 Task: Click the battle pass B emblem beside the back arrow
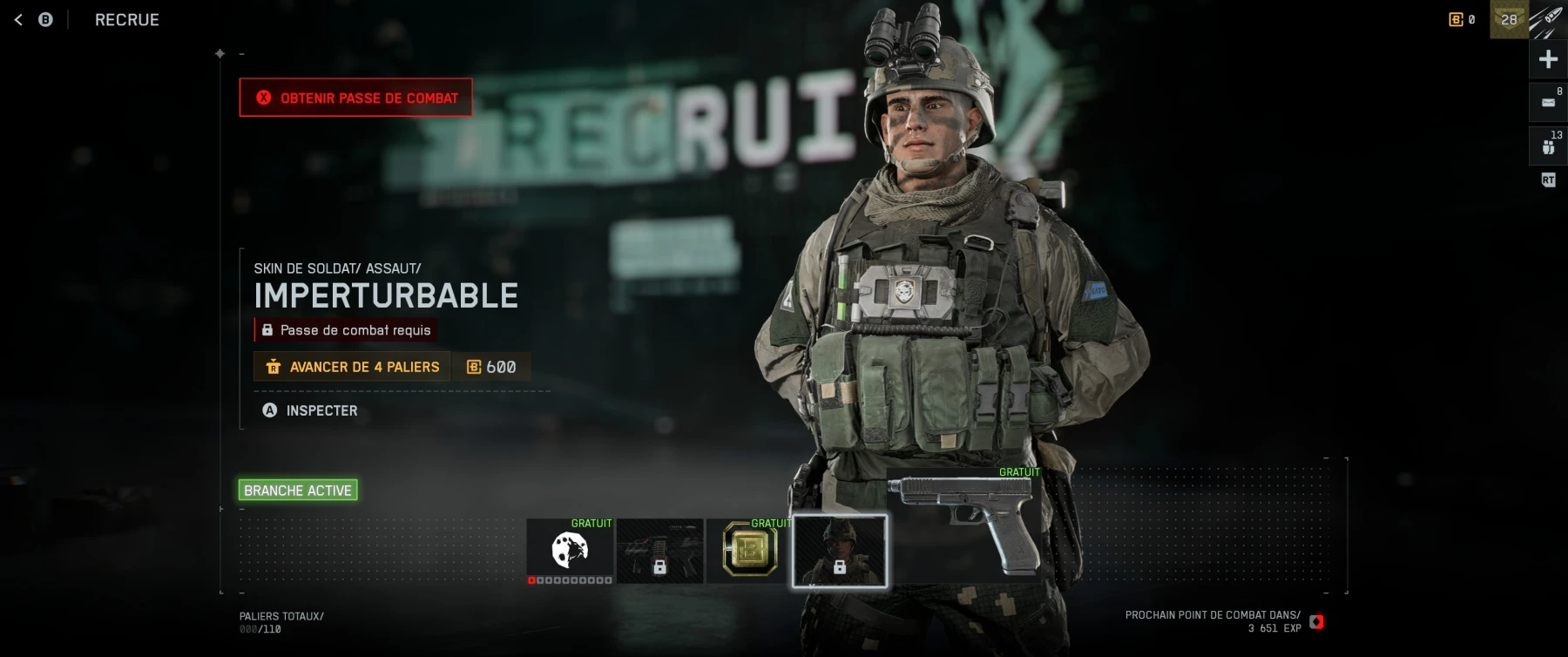click(45, 18)
